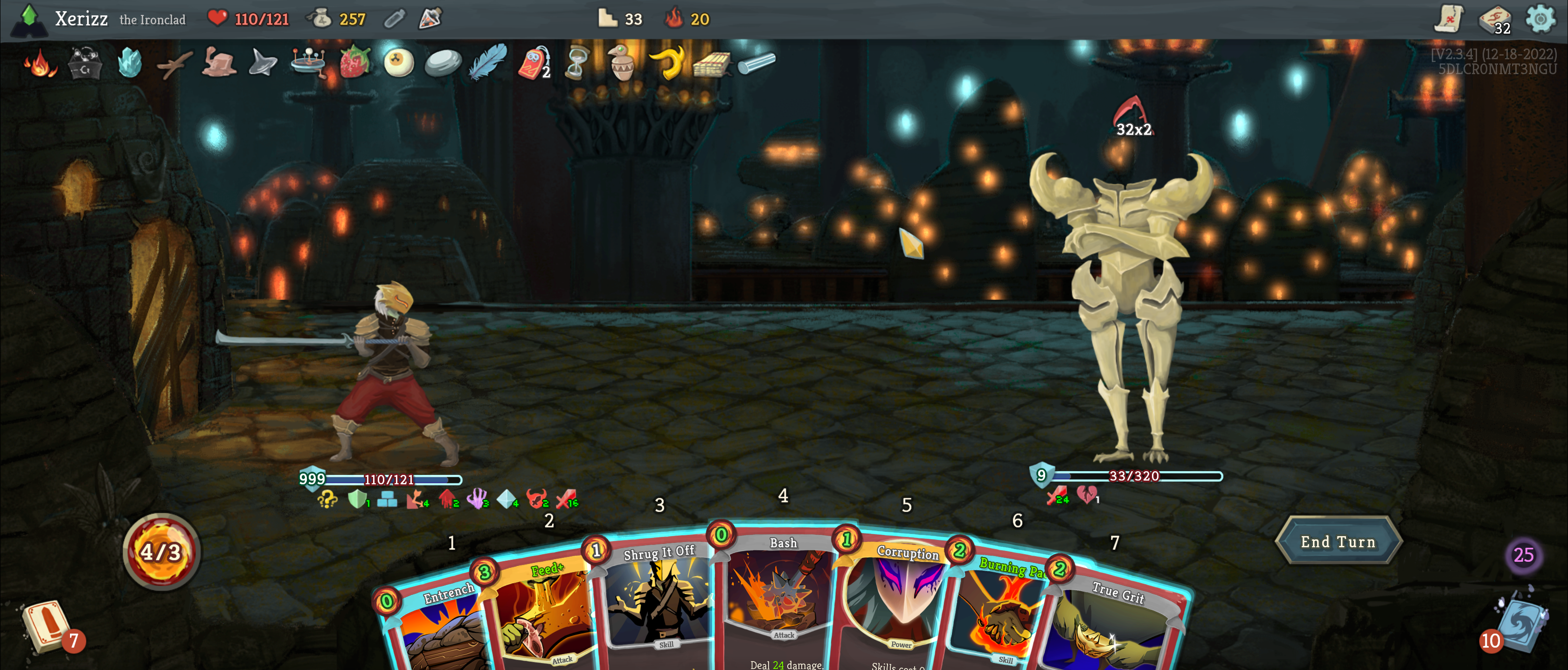Show the exhaust pile of 25 cards
The image size is (1568, 670).
click(1523, 555)
